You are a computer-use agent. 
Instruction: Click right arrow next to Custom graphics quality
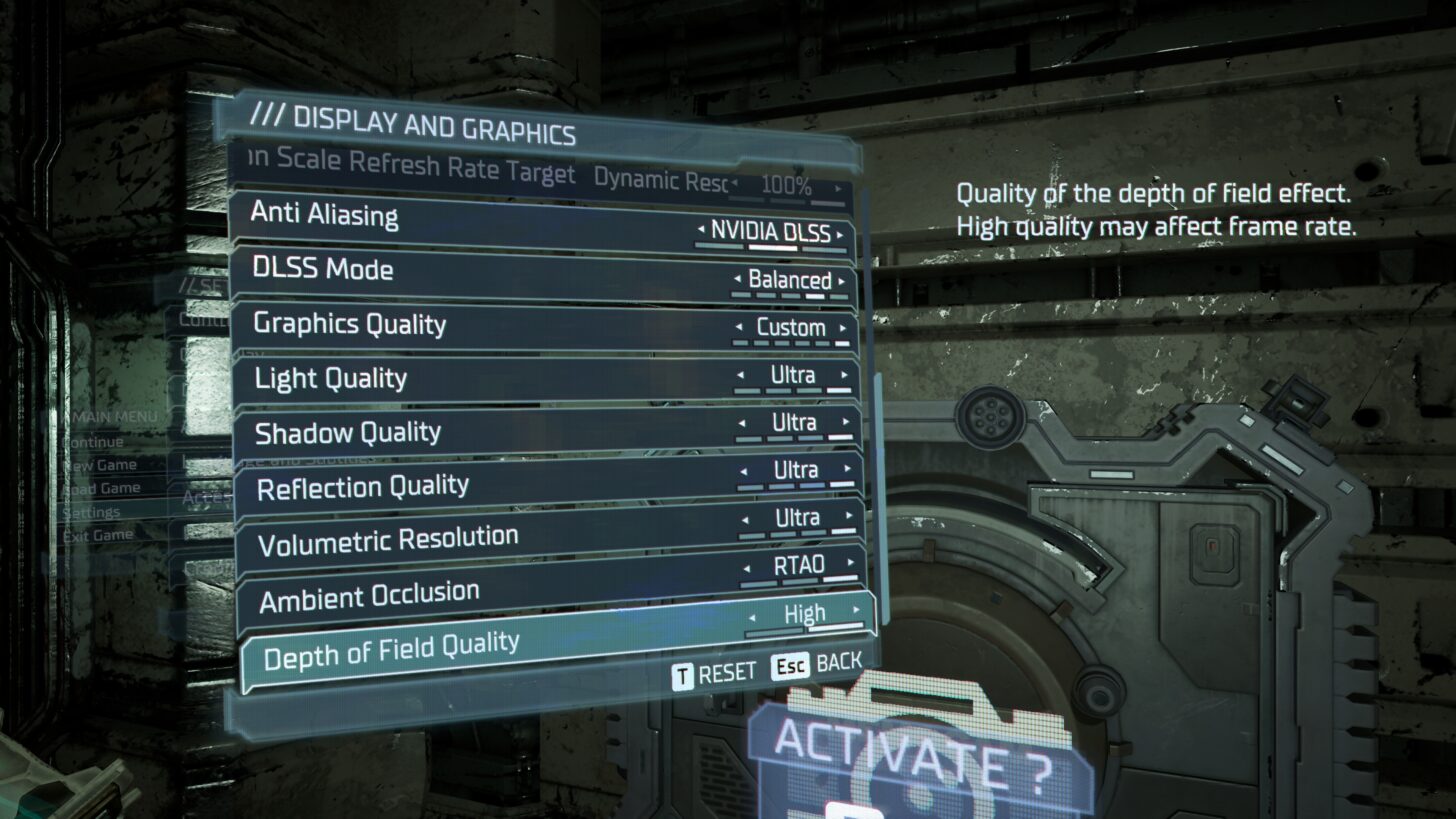click(x=843, y=327)
